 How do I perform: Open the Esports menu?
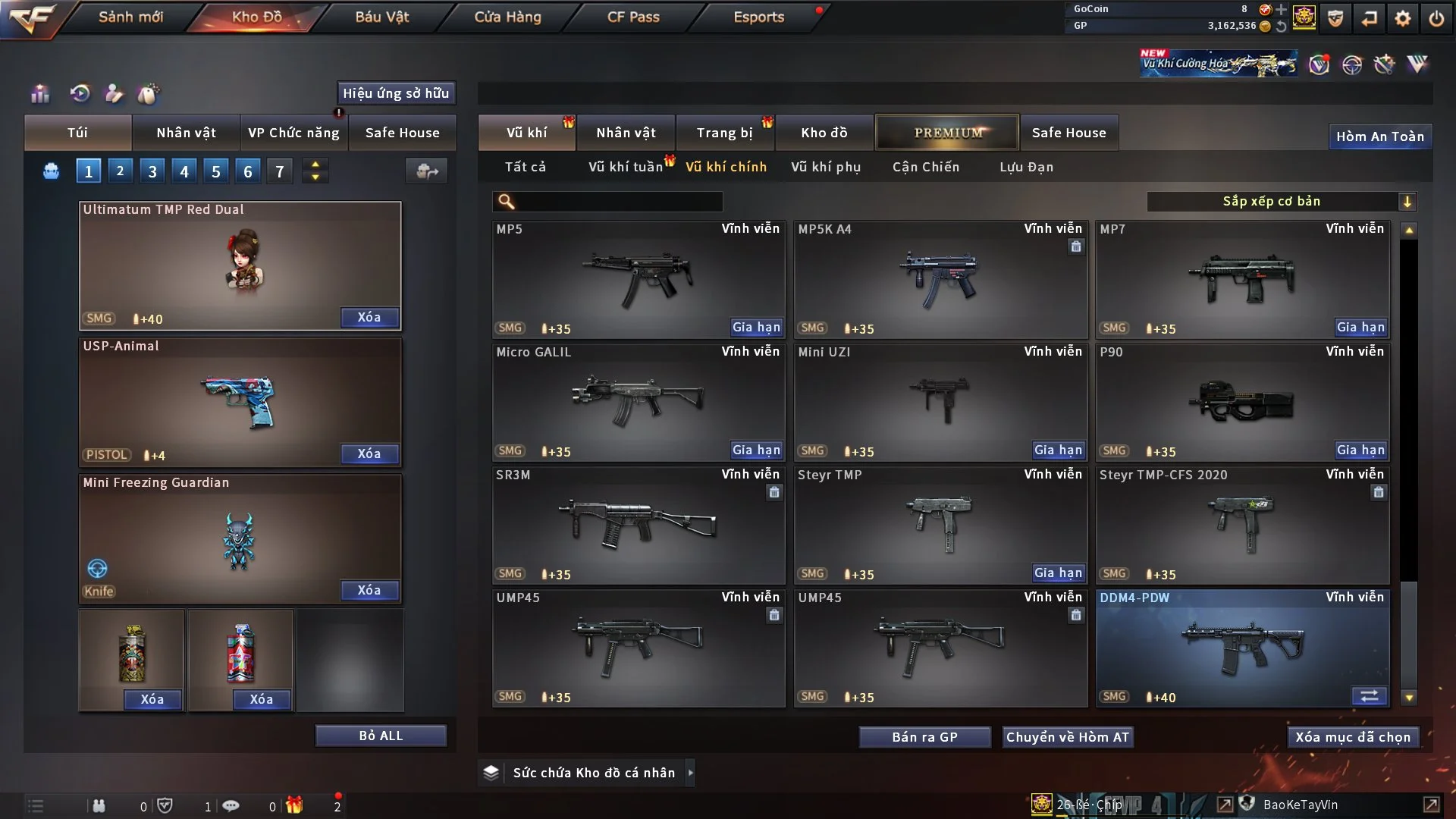coord(758,17)
